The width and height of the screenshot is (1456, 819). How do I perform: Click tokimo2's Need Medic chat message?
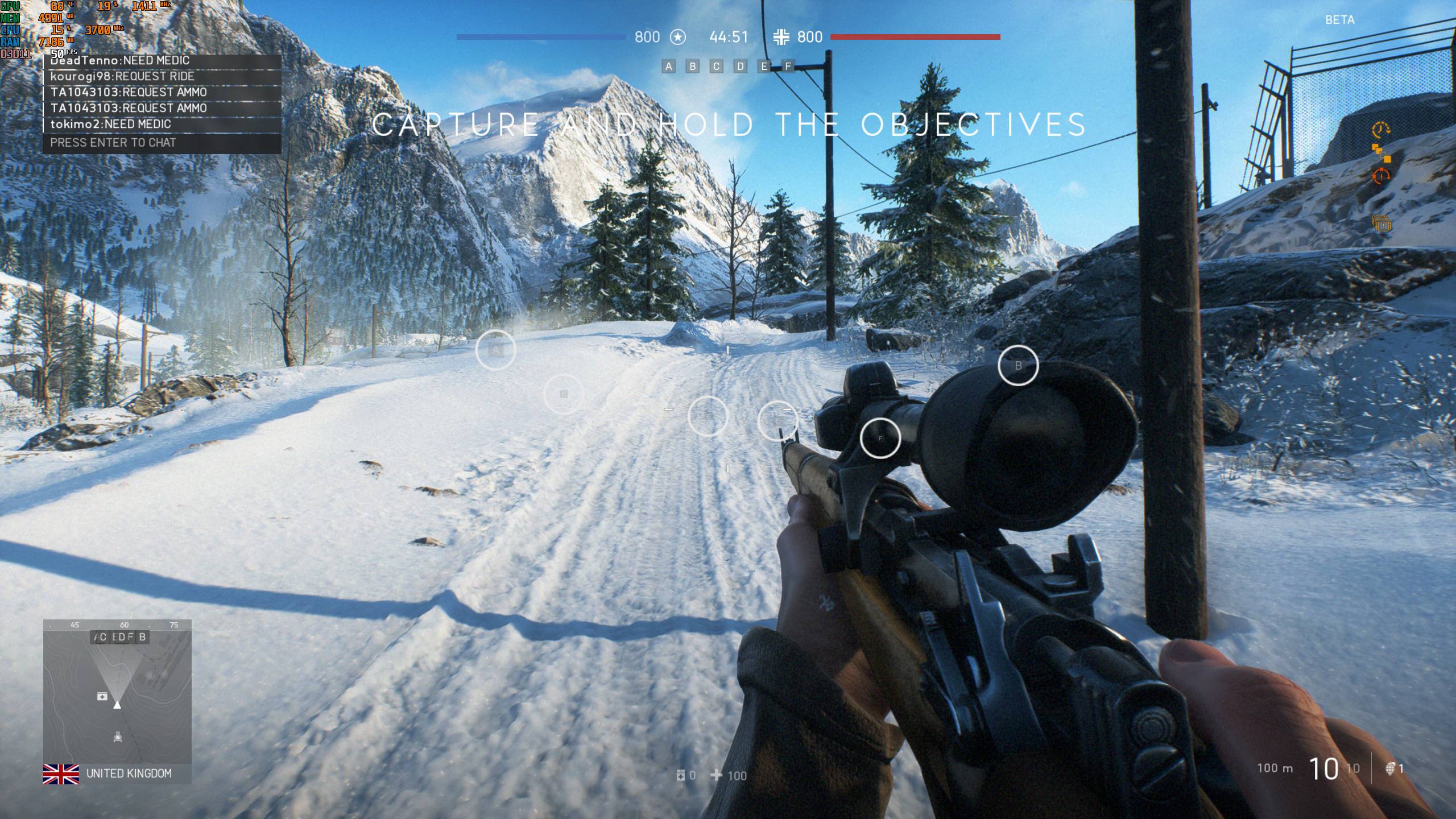[x=111, y=124]
